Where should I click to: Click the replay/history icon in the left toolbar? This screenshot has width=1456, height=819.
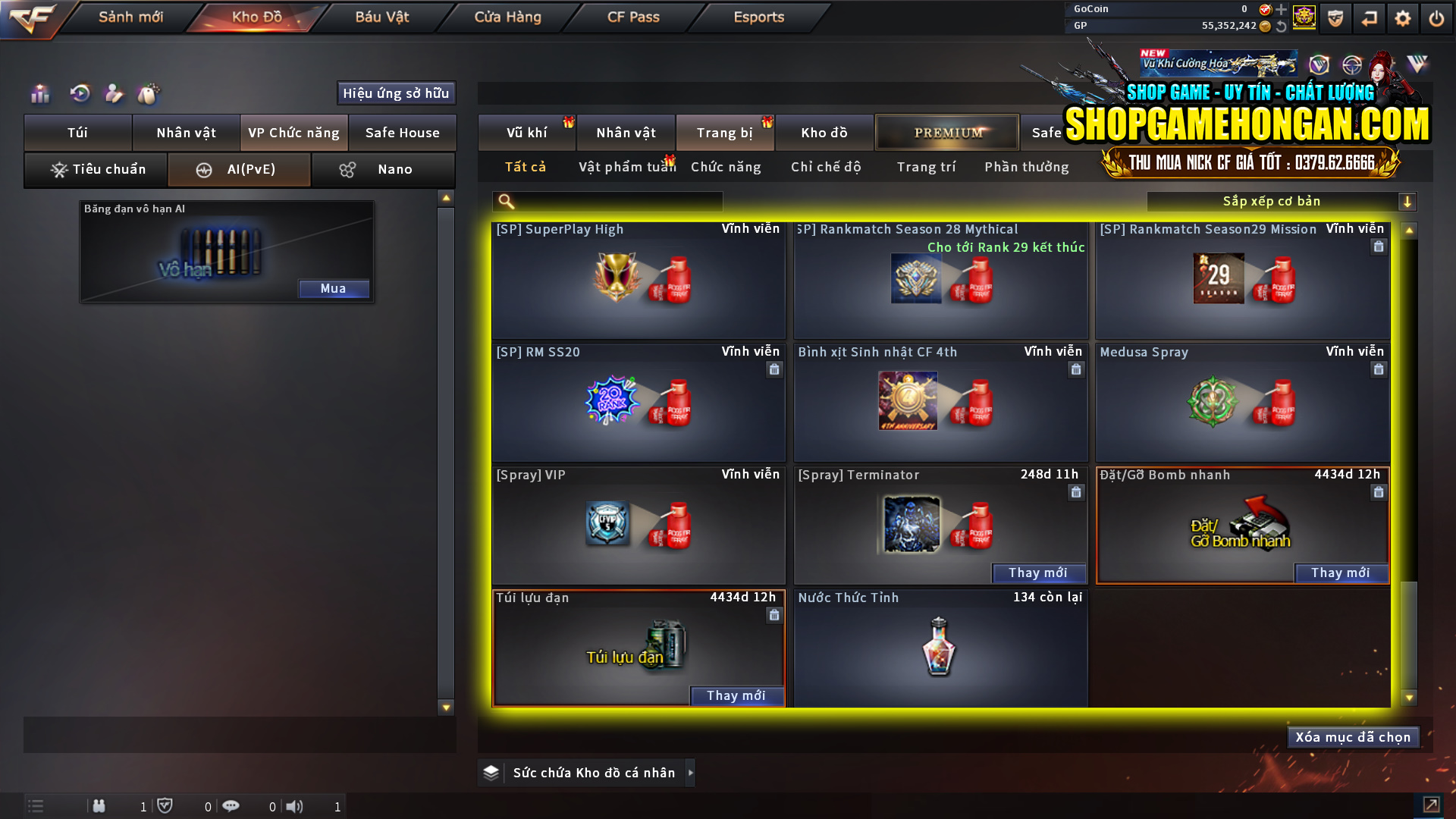click(79, 94)
